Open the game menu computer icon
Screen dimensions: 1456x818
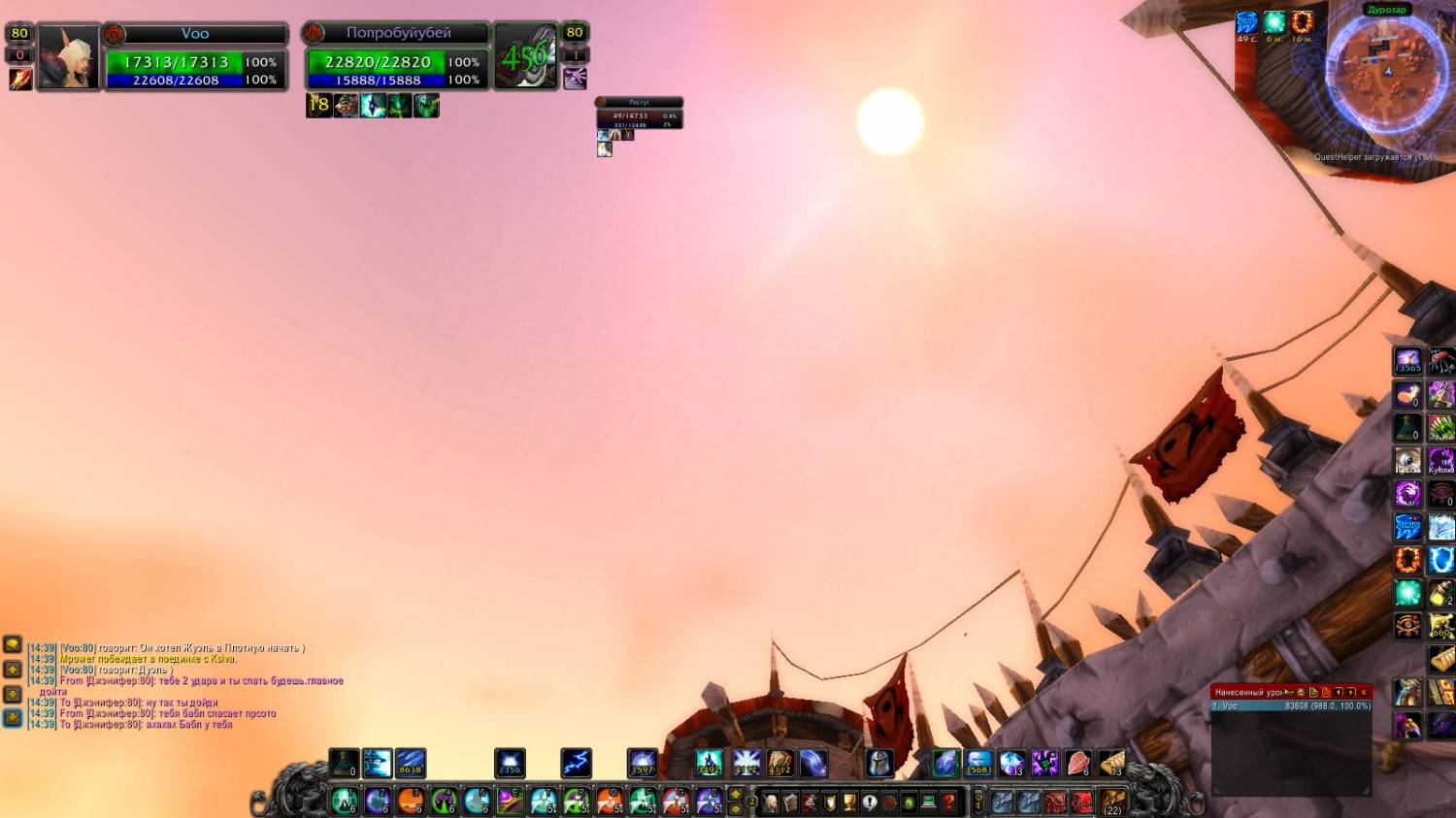click(929, 802)
